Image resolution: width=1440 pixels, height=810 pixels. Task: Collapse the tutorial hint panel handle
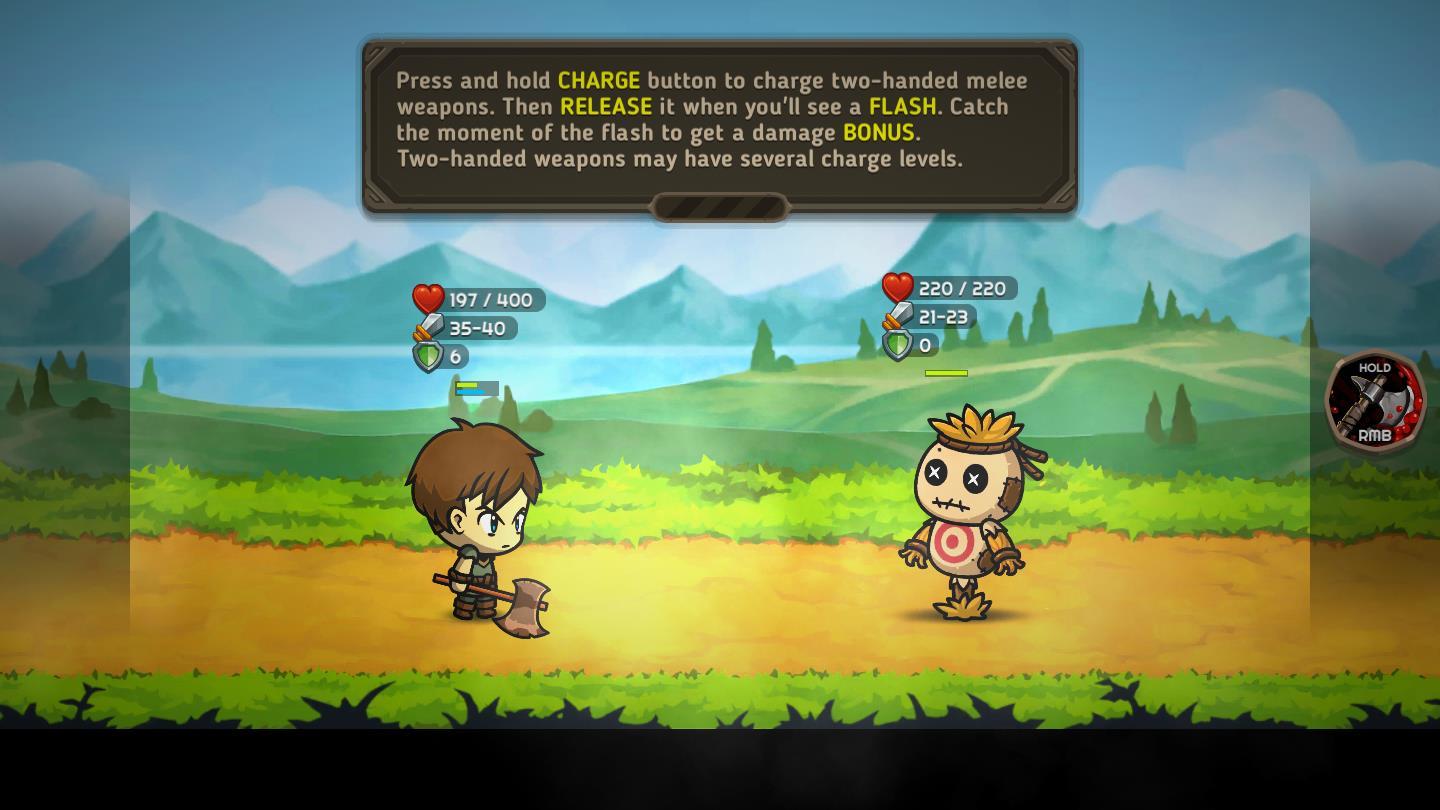click(x=719, y=207)
